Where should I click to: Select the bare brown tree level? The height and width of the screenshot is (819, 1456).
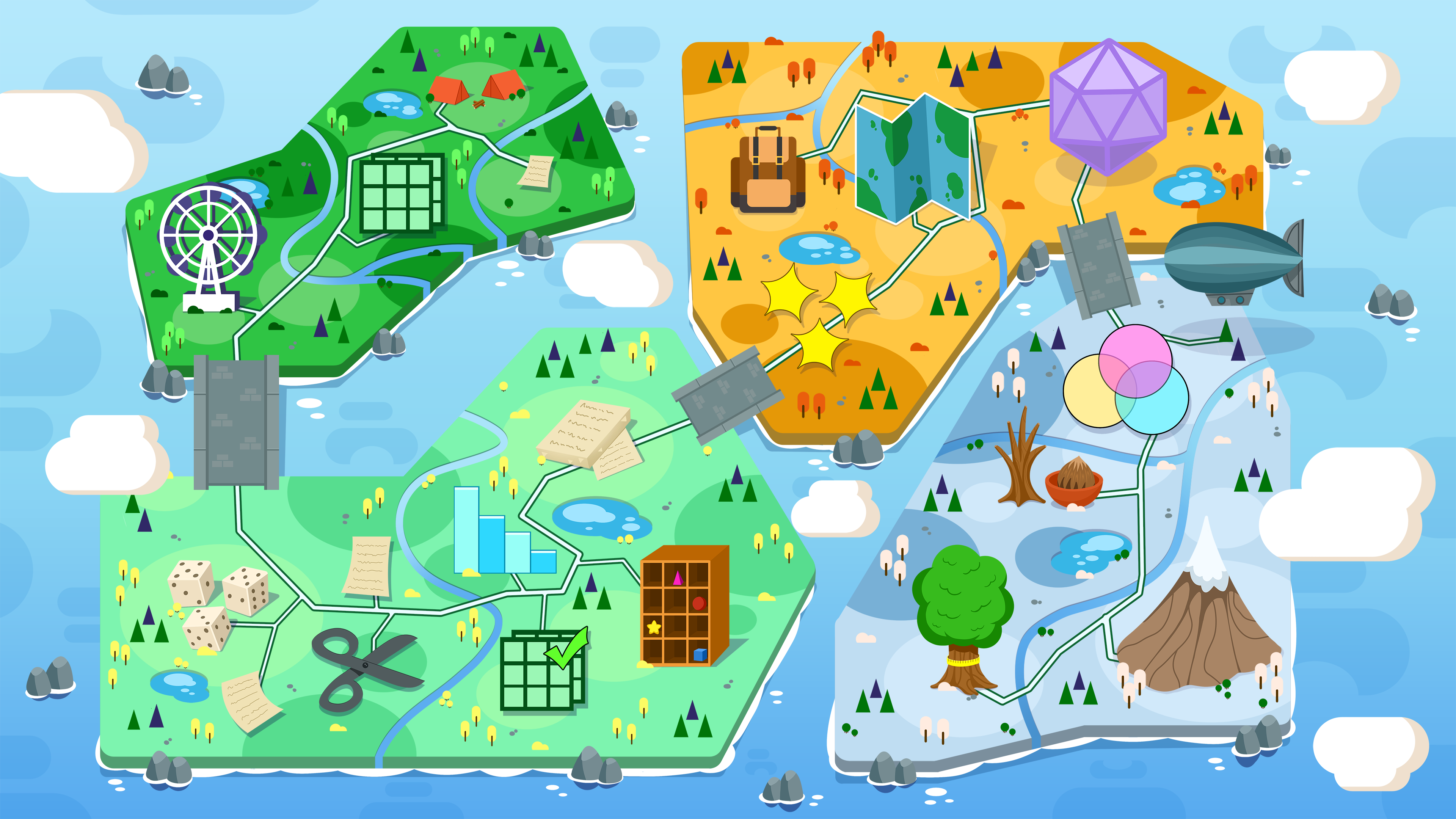pyautogui.click(x=1020, y=461)
